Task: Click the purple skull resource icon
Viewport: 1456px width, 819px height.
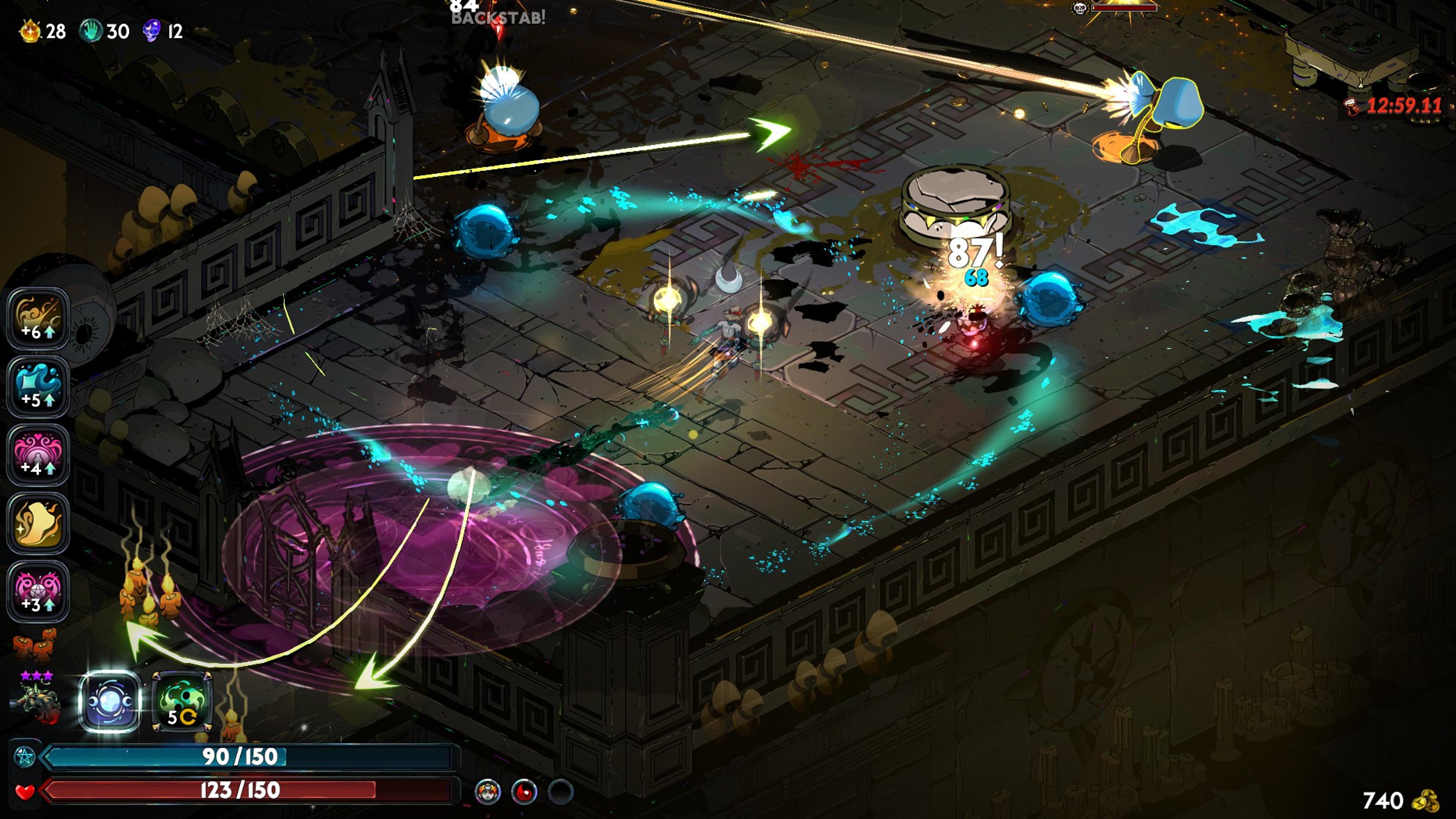Action: tap(152, 30)
